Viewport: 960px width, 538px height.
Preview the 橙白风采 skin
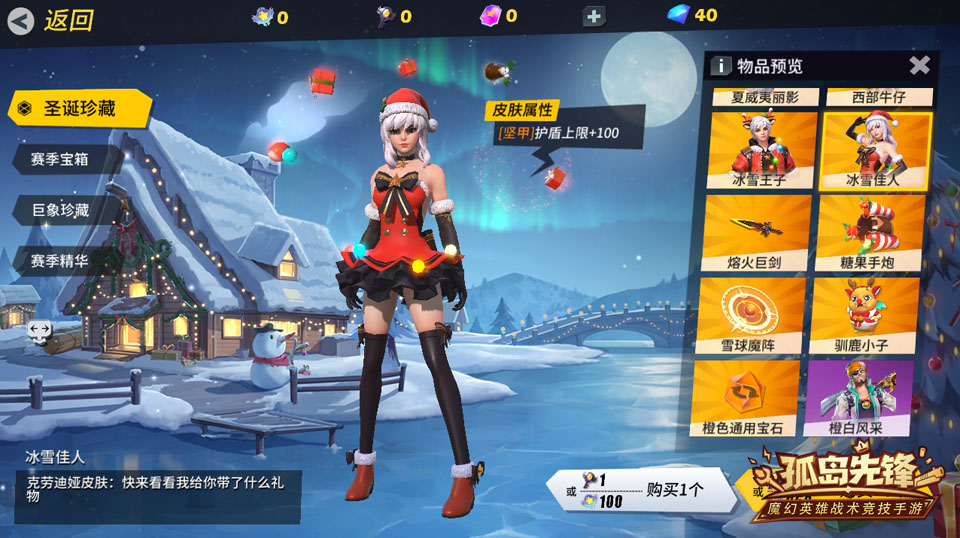[x=858, y=398]
